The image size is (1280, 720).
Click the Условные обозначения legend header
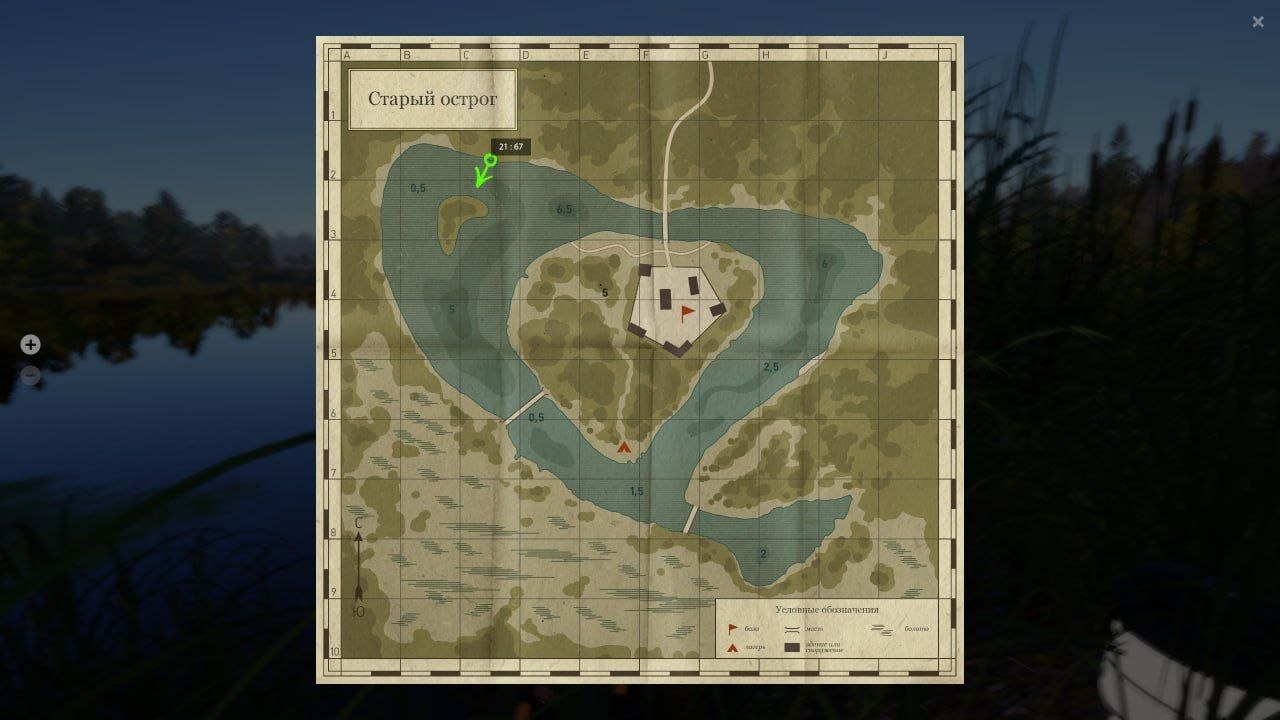[x=828, y=608]
